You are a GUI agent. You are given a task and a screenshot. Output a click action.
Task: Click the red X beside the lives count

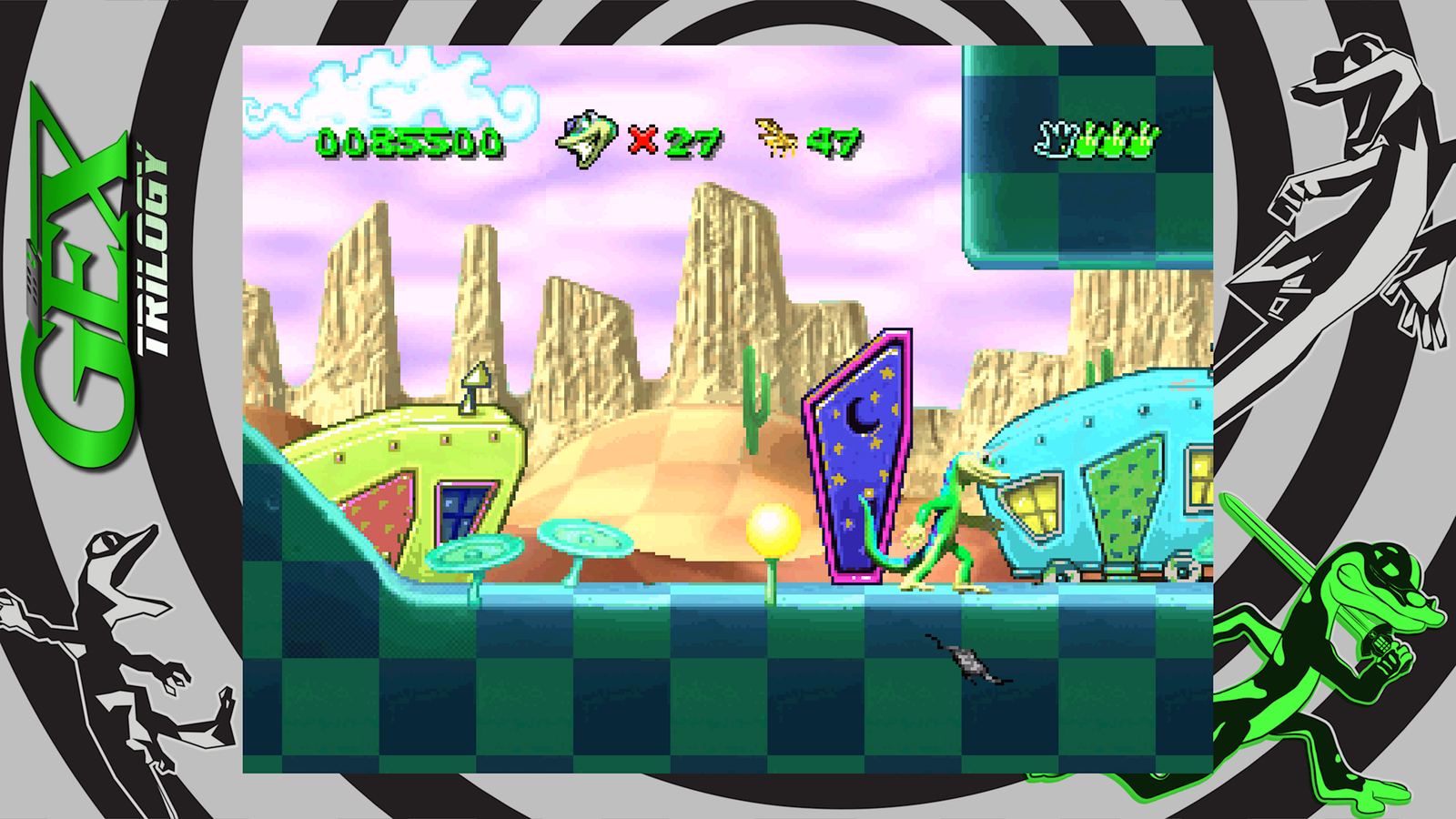click(x=642, y=141)
